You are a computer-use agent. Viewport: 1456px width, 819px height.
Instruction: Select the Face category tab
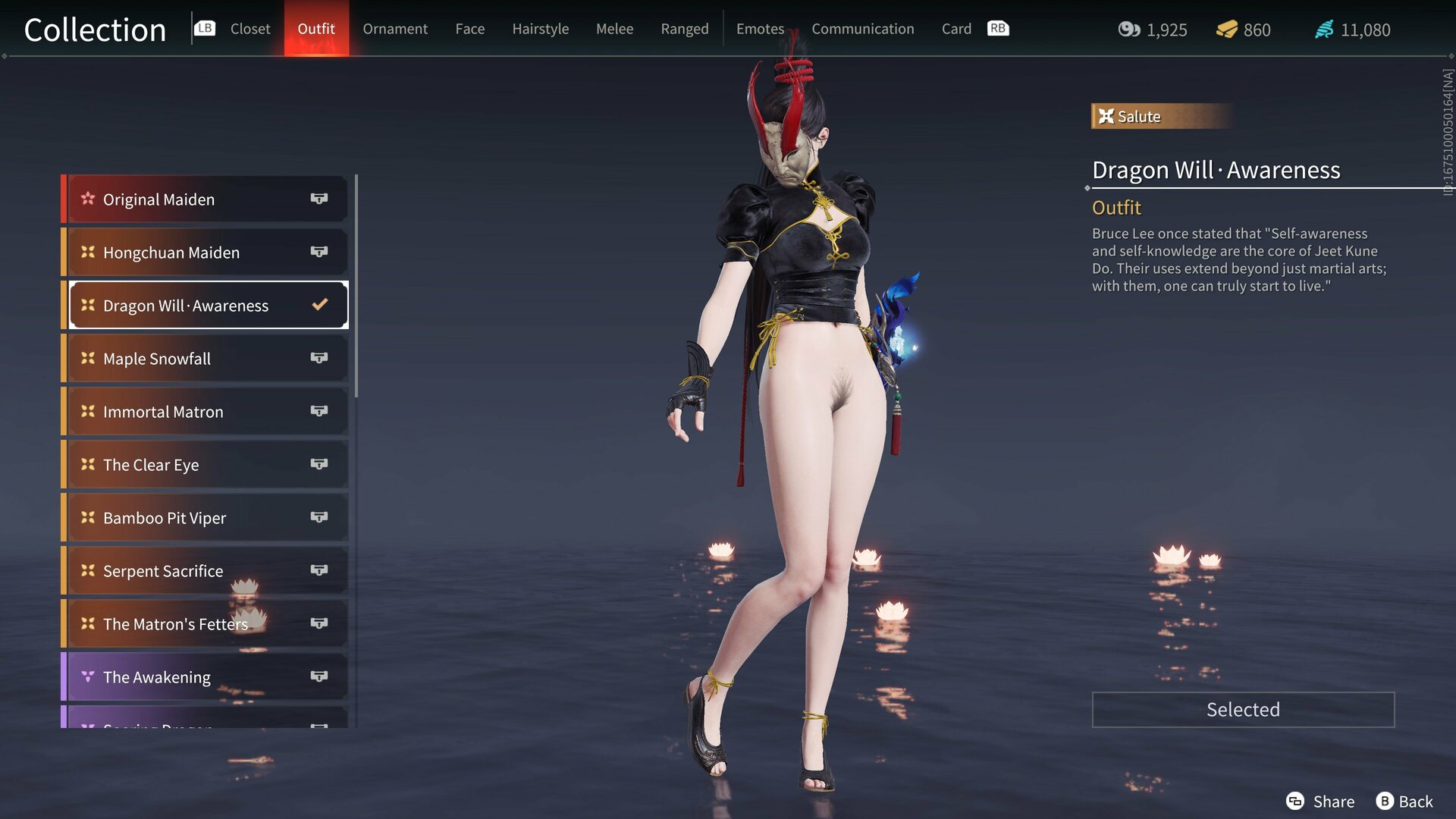coord(469,29)
